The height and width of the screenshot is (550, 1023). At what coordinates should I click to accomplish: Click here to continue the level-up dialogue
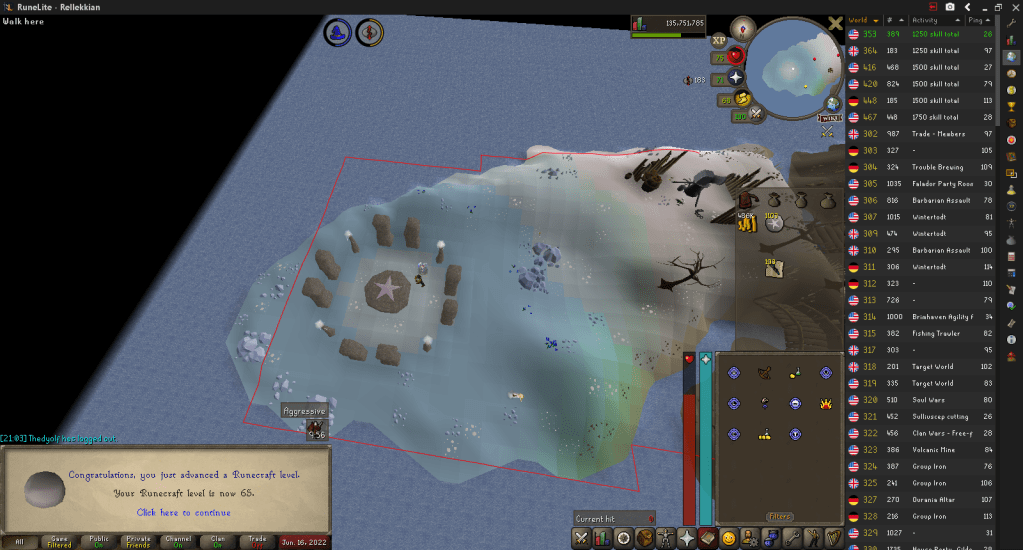pyautogui.click(x=183, y=512)
